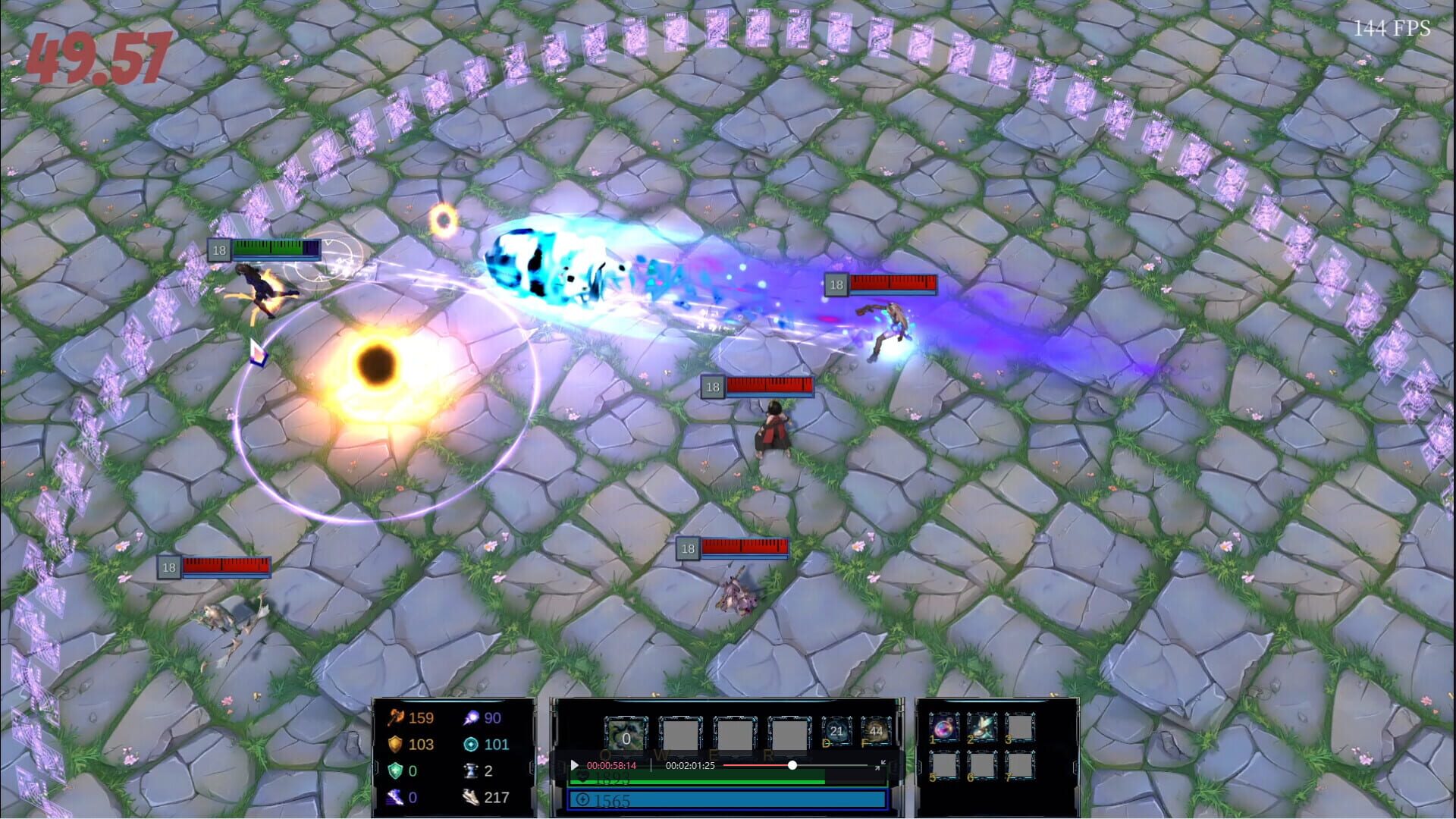This screenshot has height=819, width=1456.
Task: Select the magic orb item in inventory slot 1
Action: coord(943,726)
